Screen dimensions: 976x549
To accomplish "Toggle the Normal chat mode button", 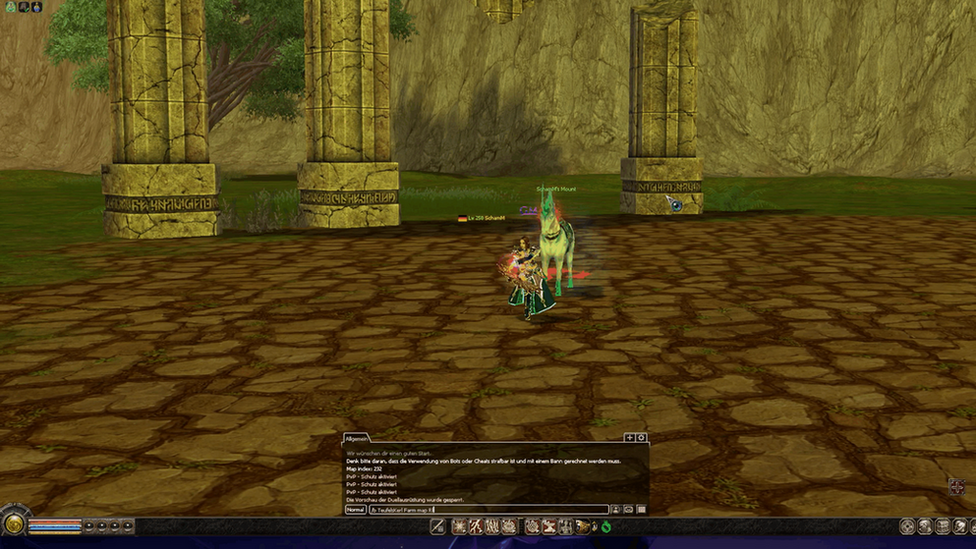I will click(x=355, y=510).
